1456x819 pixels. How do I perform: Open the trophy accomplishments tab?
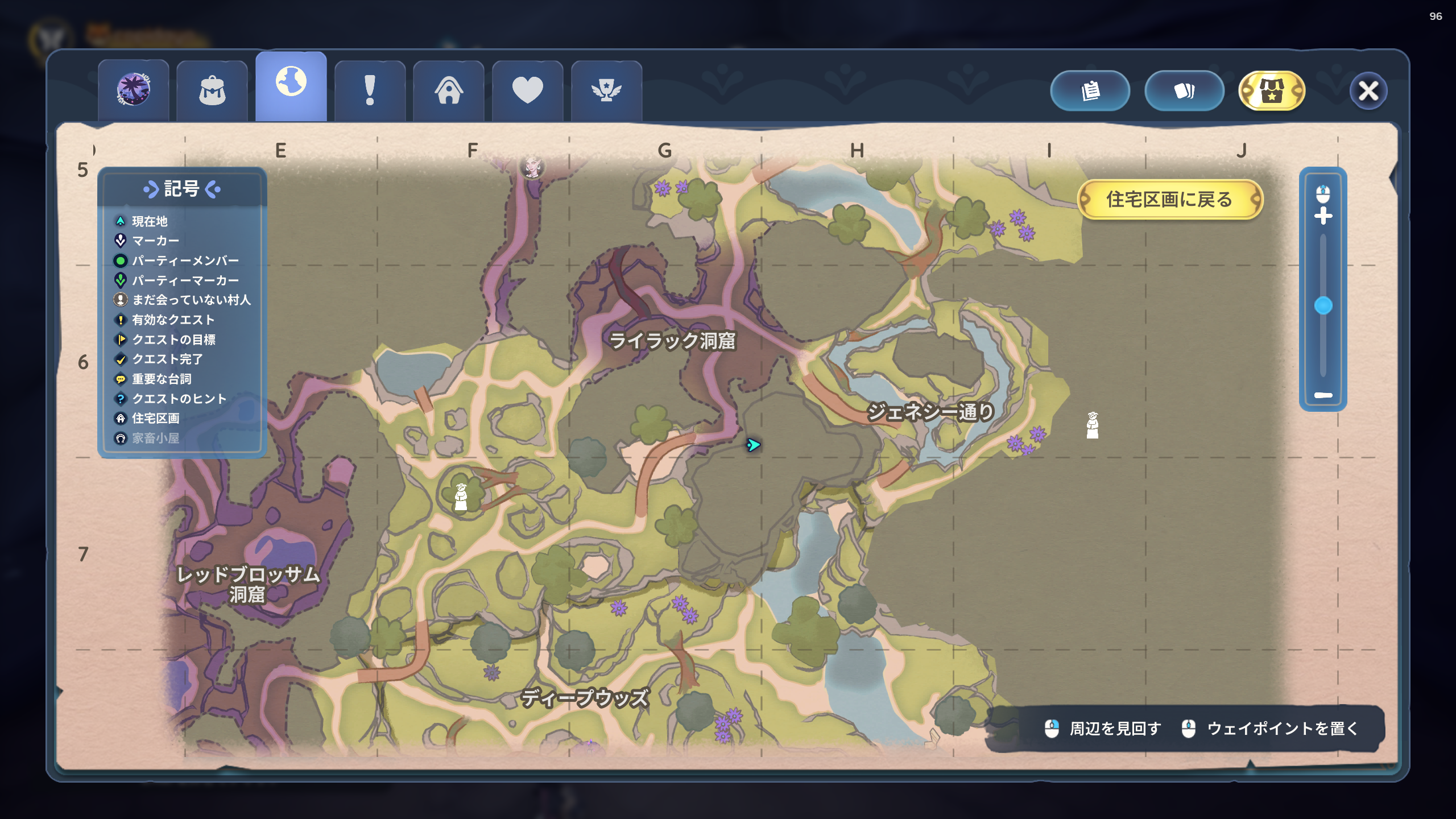606,91
